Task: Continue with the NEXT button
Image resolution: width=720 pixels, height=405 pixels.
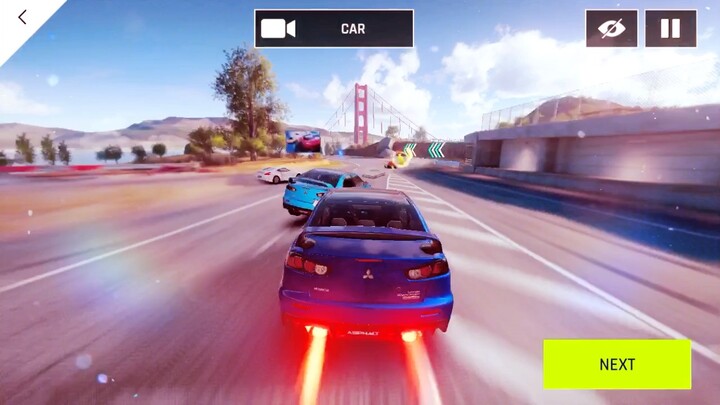Action: [617, 364]
